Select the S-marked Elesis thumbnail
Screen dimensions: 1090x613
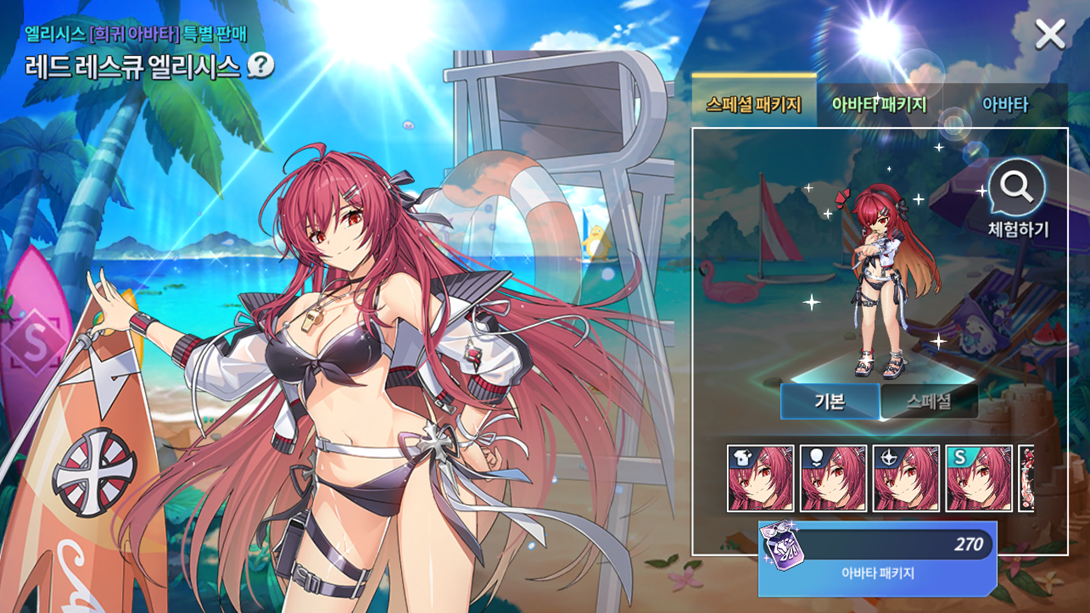click(979, 479)
